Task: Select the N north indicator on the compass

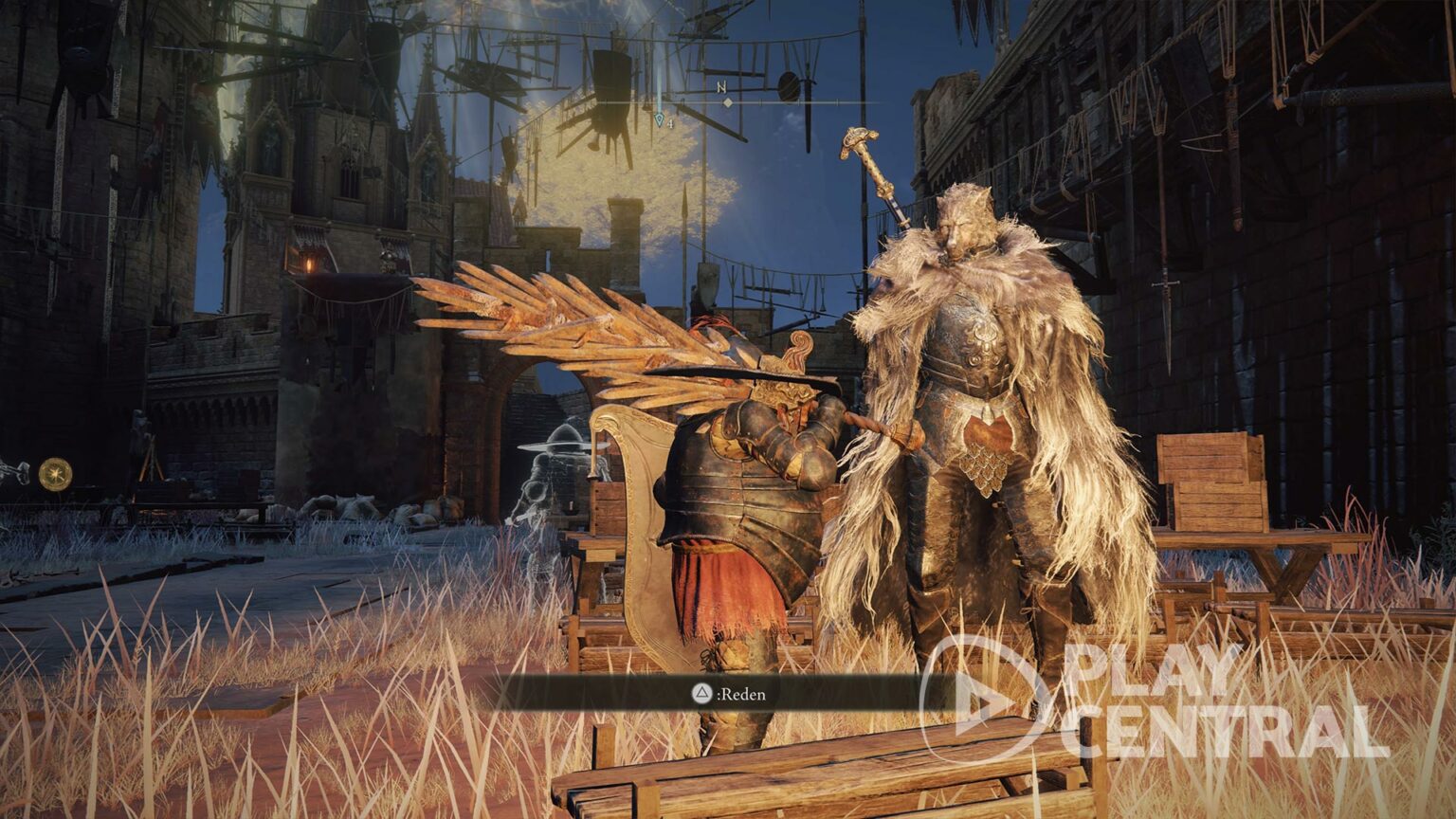Action: 722,87
